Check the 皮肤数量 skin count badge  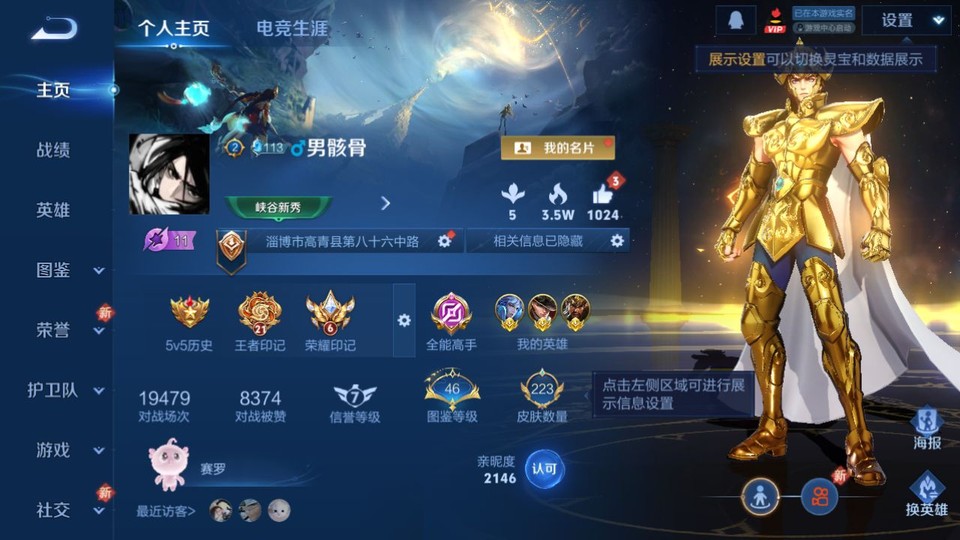point(542,397)
